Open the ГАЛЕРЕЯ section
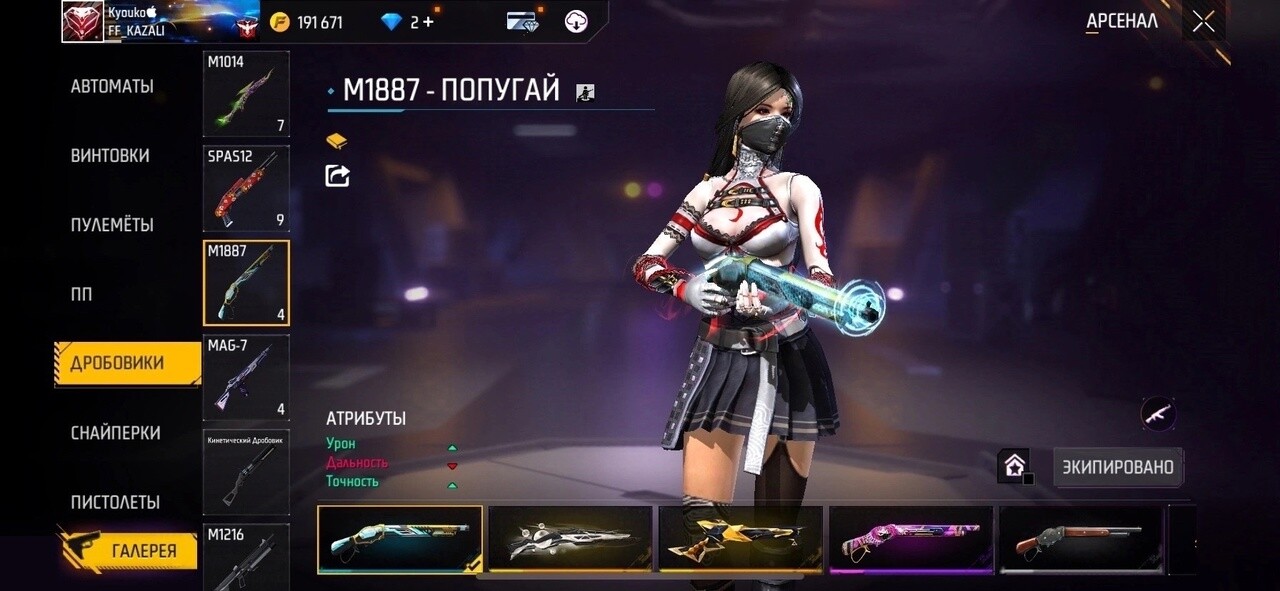Screen dimensions: 1280x591 [x=143, y=550]
